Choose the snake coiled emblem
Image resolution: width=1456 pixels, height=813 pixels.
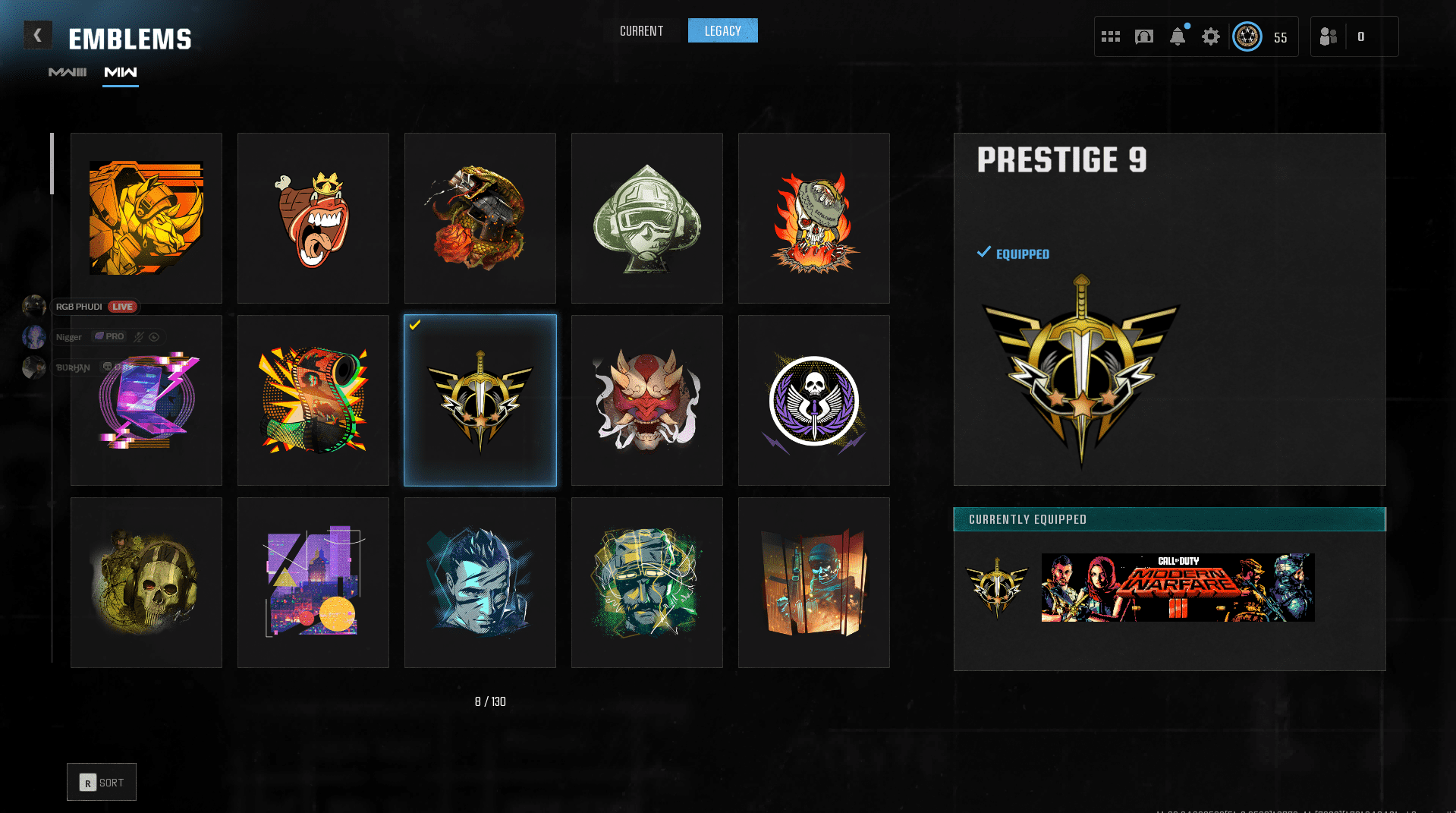point(480,218)
